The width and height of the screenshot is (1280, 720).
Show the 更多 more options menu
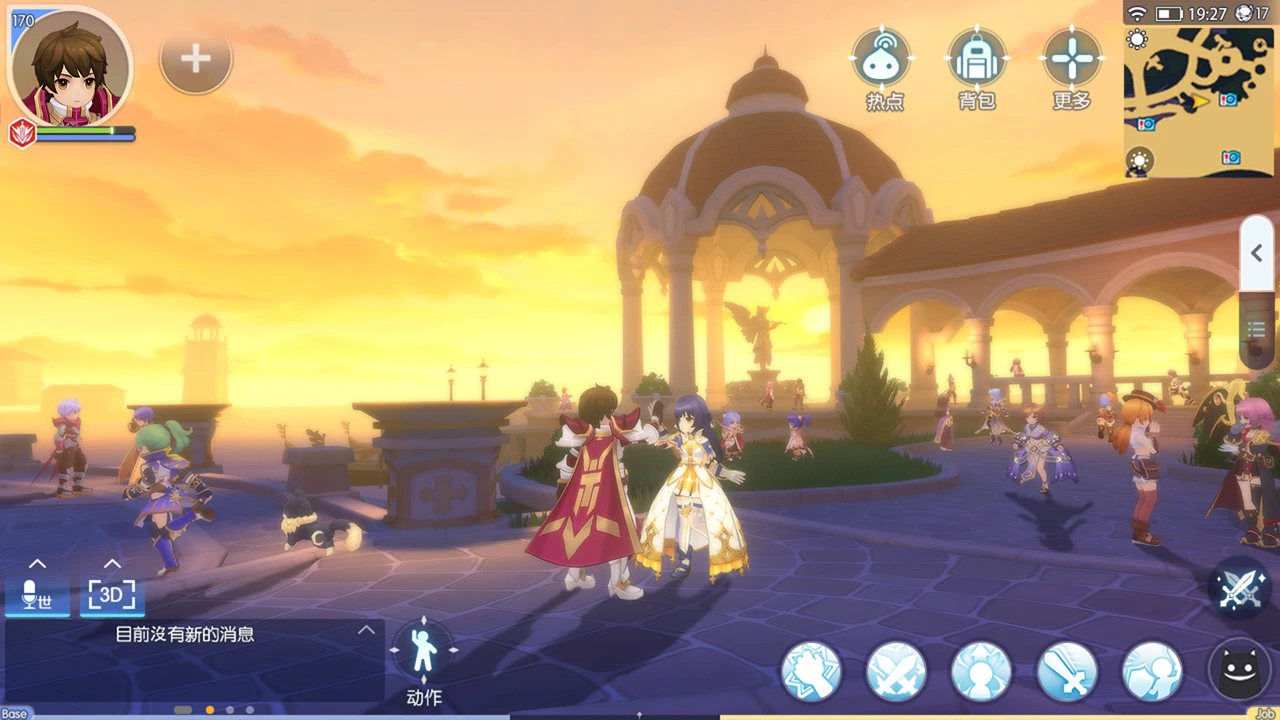click(x=1072, y=60)
